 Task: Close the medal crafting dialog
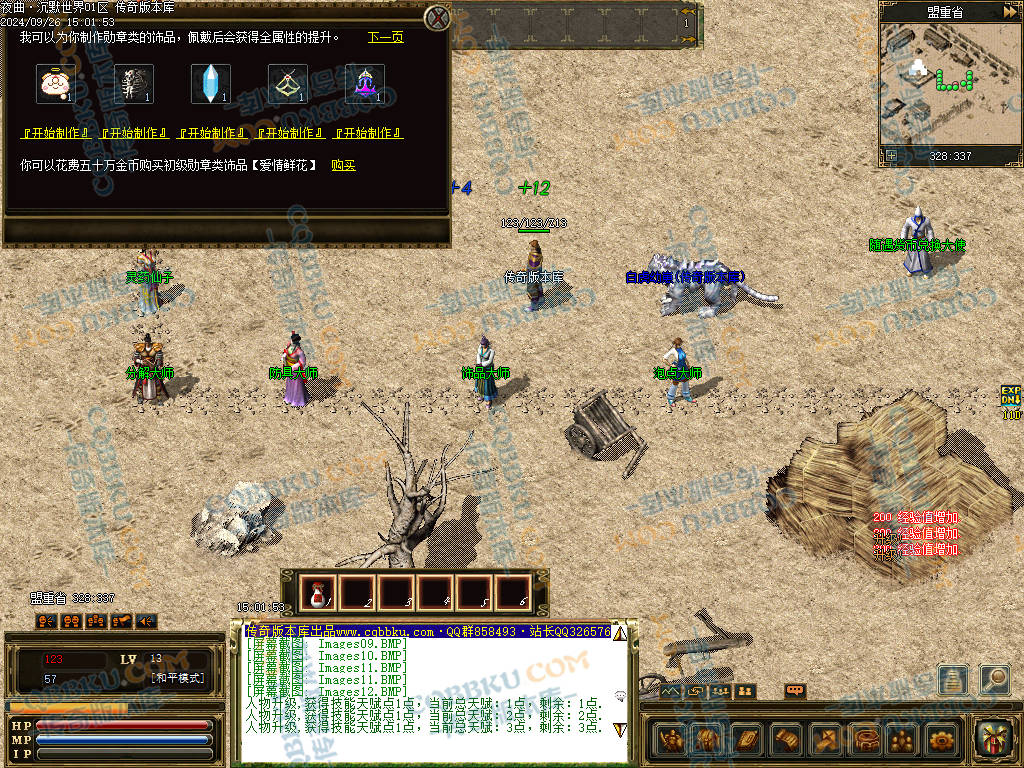click(437, 17)
